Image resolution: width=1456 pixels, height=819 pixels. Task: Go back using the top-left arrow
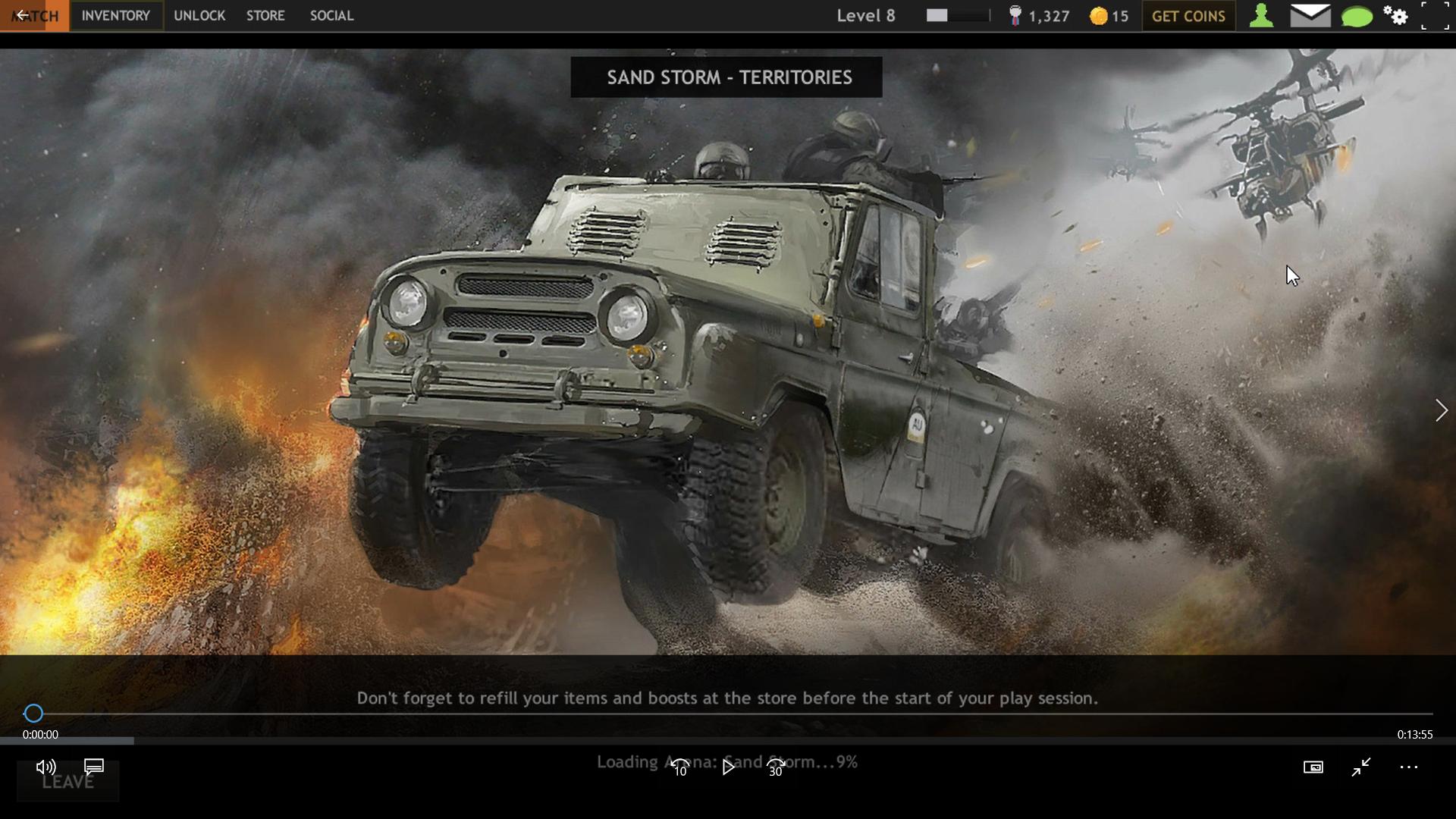(23, 16)
